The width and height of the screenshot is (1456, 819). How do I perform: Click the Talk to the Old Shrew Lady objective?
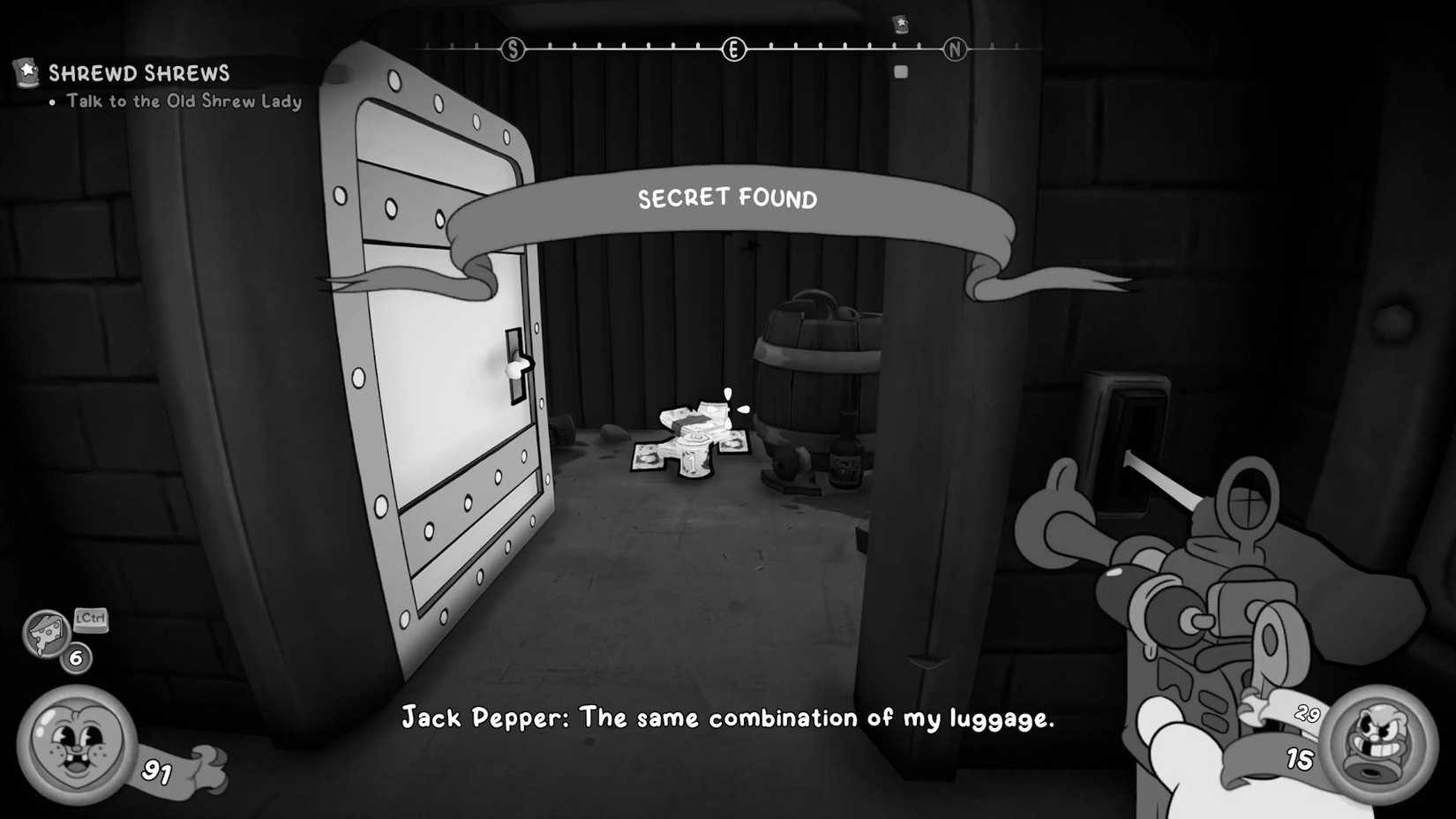[x=181, y=101]
